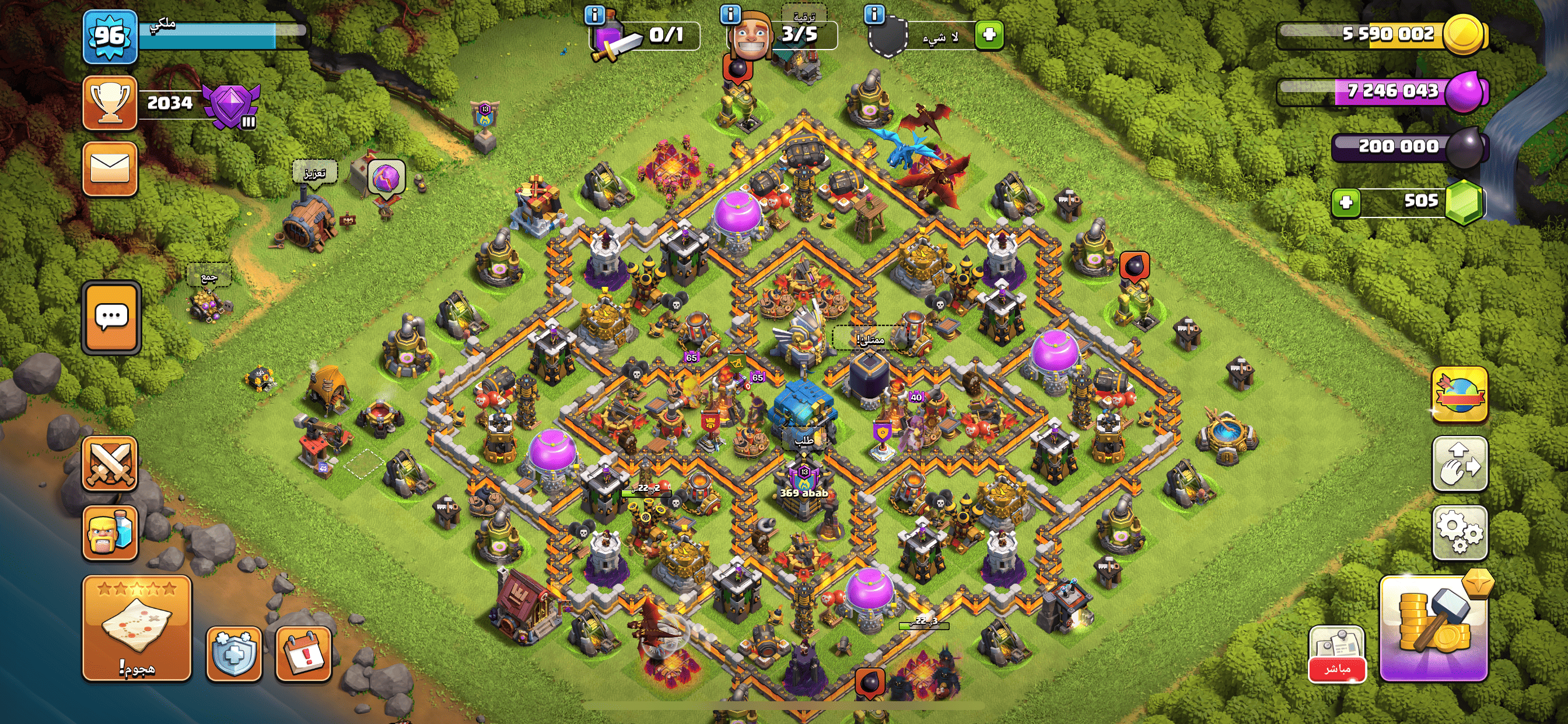Open settings with the gears button
Image resolution: width=1568 pixels, height=724 pixels.
(x=1459, y=532)
